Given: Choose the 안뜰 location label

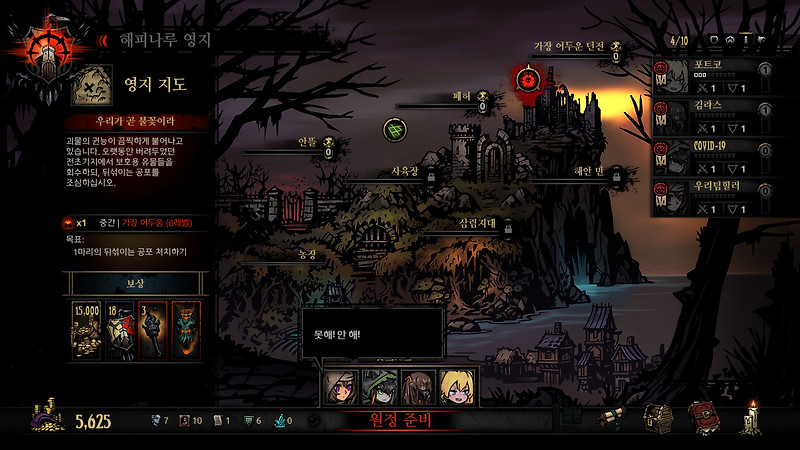Looking at the screenshot, I should [308, 143].
